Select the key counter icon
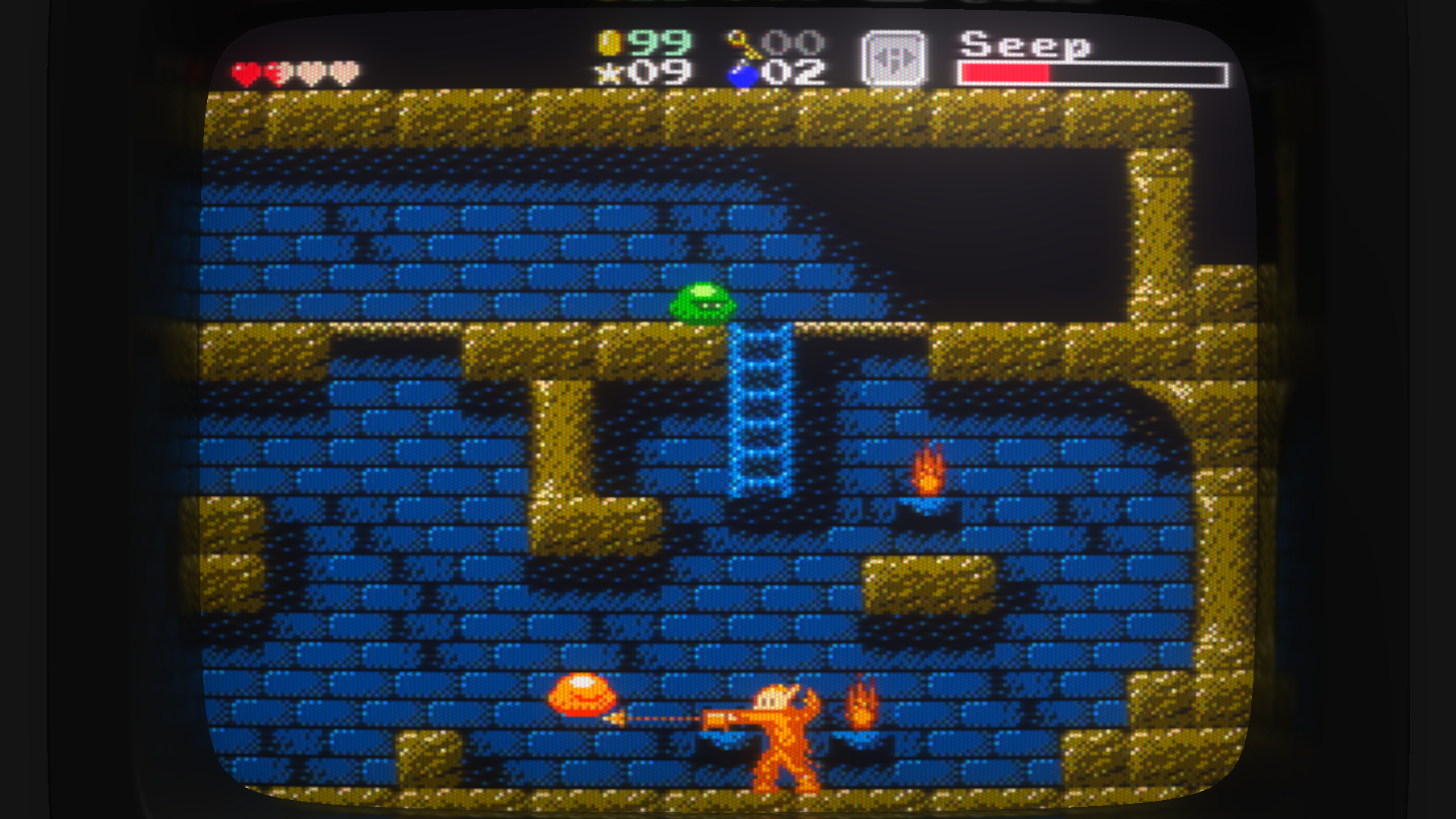Image resolution: width=1456 pixels, height=819 pixels. 739,42
